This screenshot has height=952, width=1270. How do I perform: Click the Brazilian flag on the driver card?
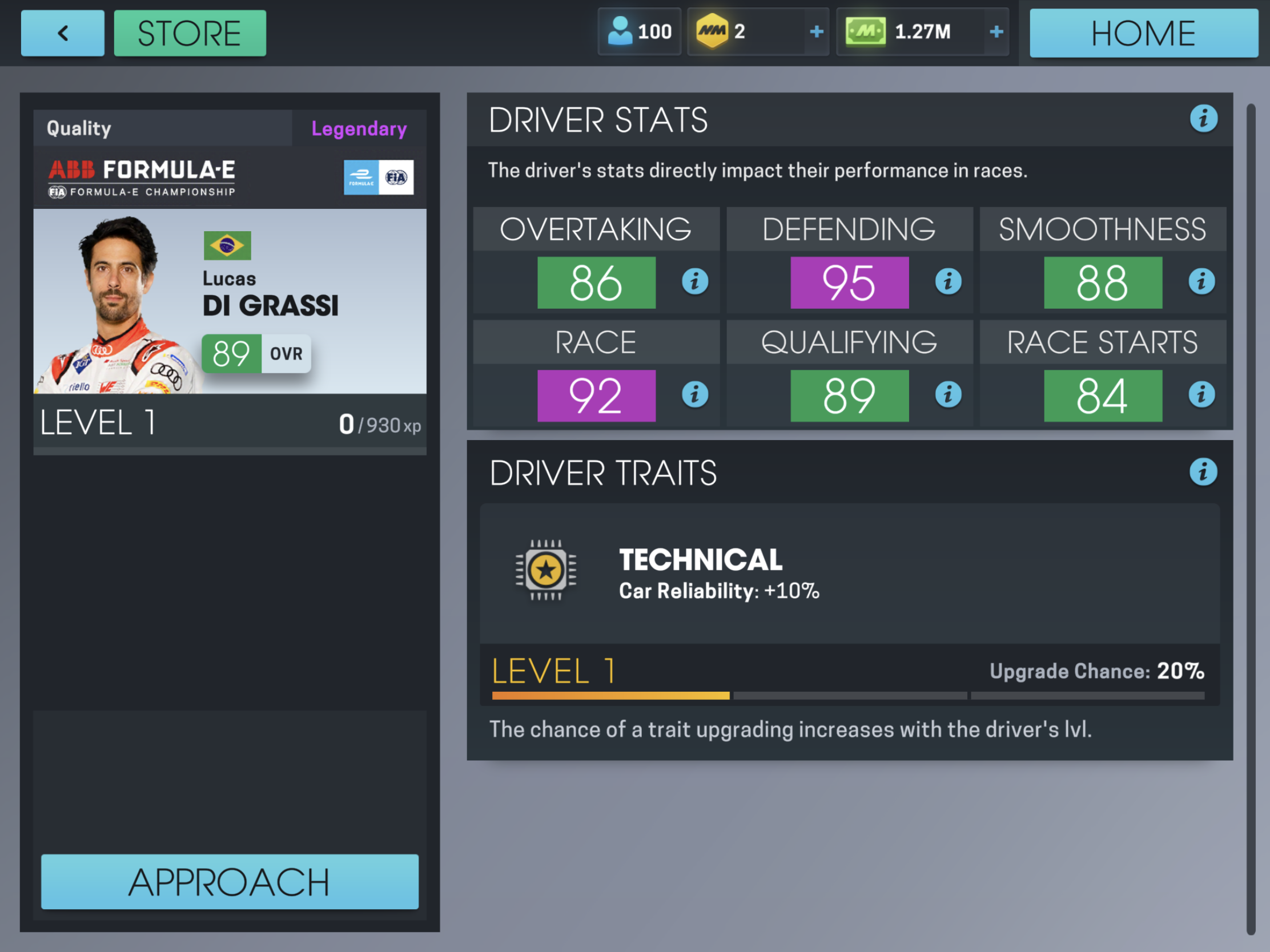(227, 244)
